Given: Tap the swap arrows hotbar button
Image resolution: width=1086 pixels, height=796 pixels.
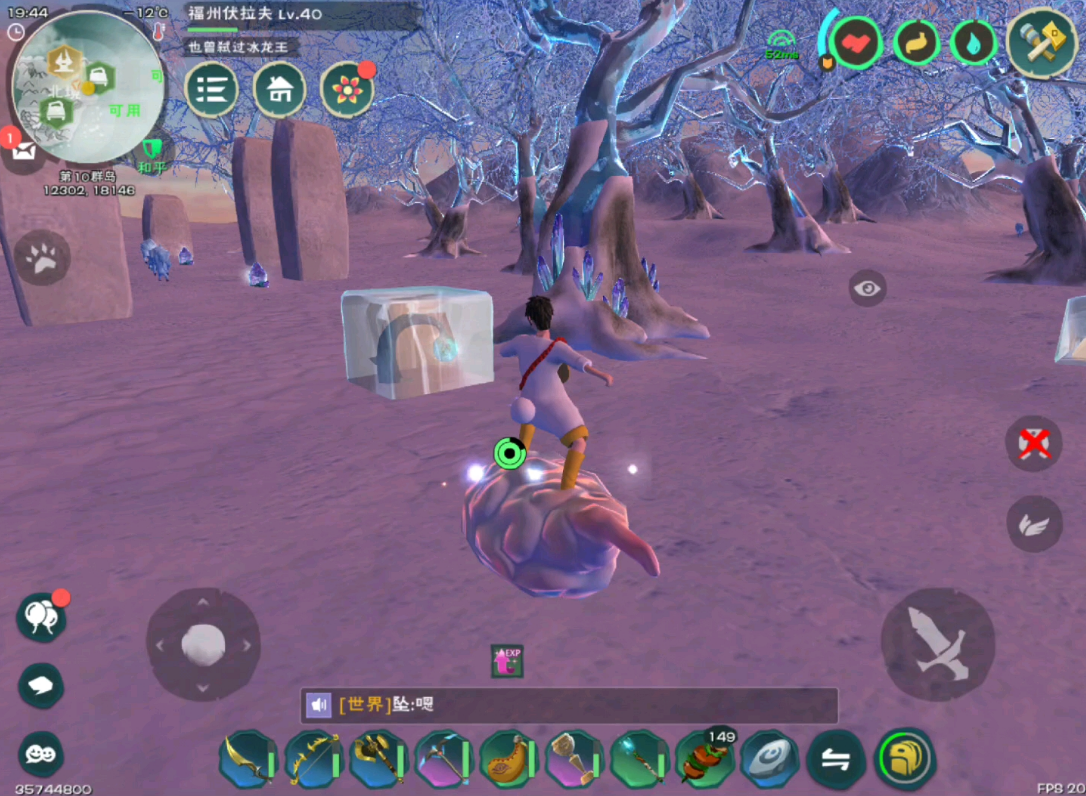Looking at the screenshot, I should coord(836,760).
